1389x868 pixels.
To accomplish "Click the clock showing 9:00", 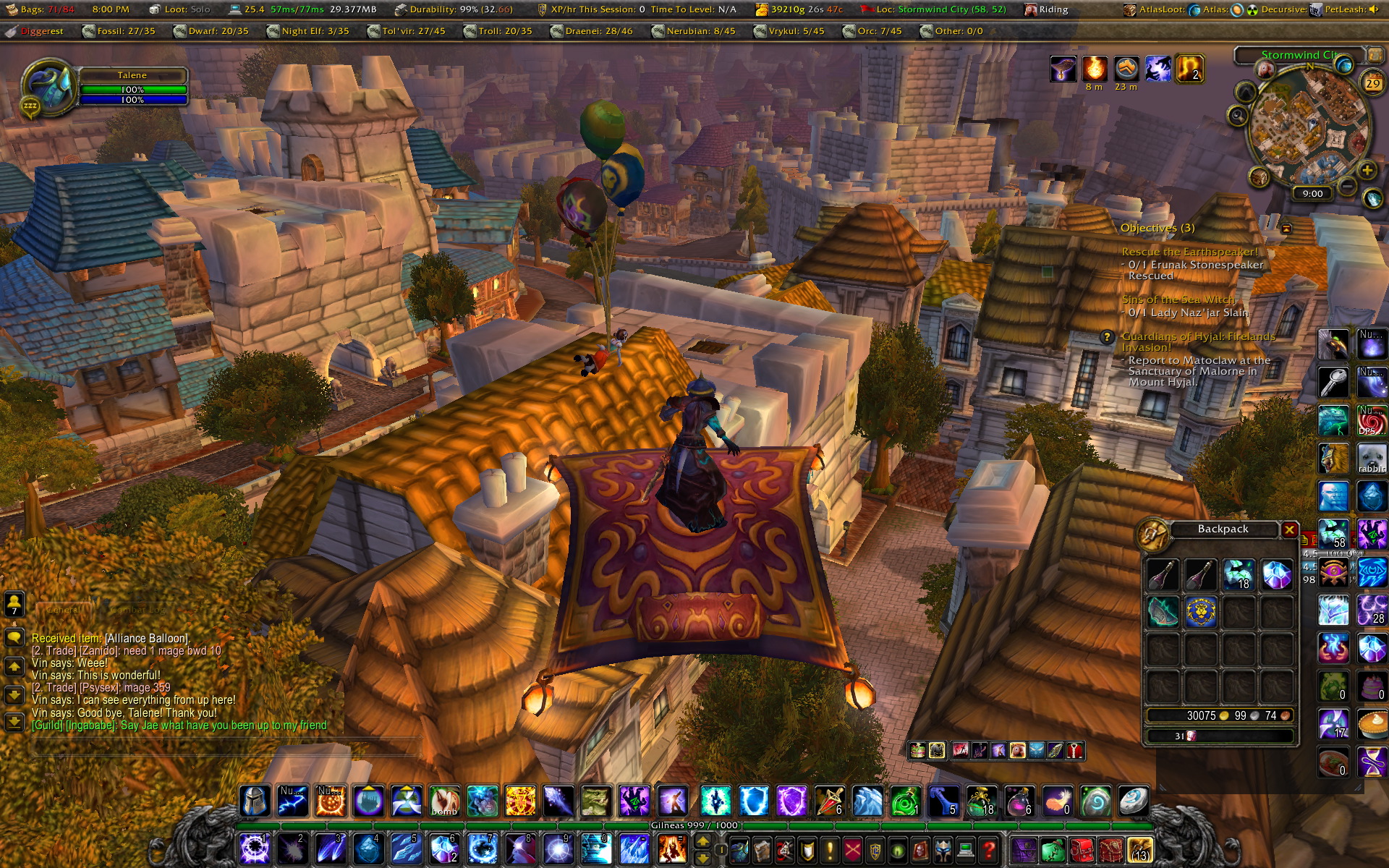I will point(1312,194).
